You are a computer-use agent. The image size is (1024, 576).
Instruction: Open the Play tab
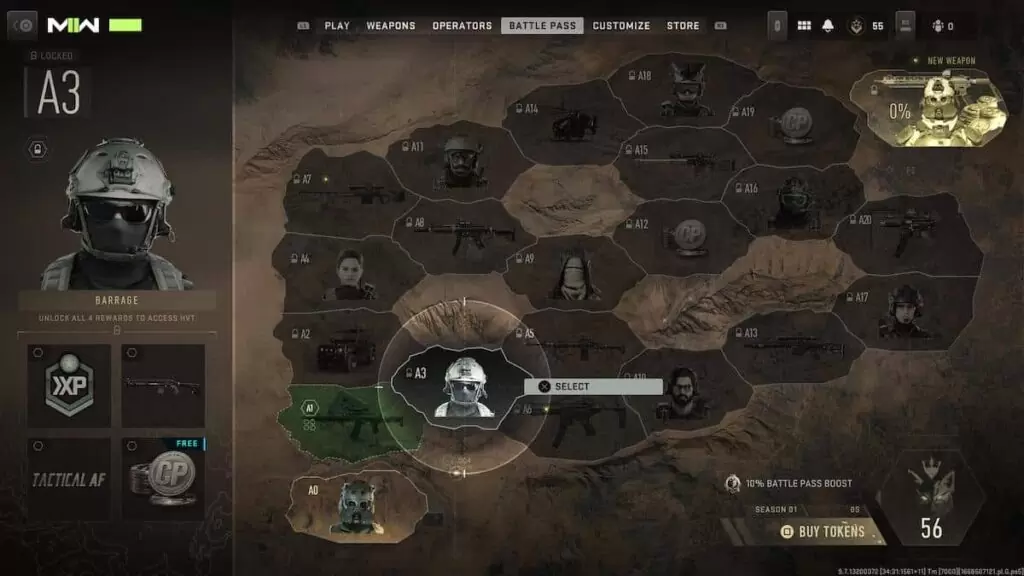point(336,26)
